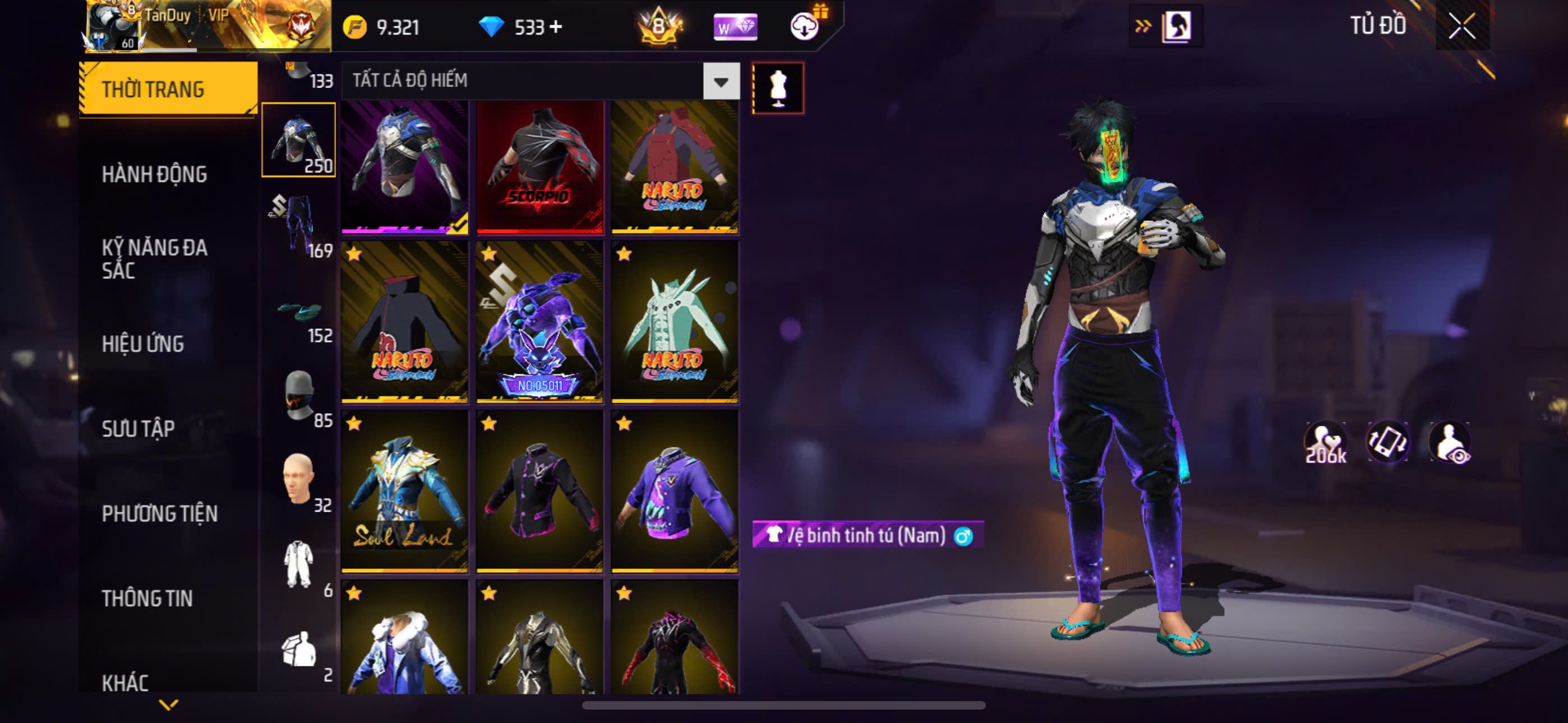Show the THÔNG TIN tab
The width and height of the screenshot is (1568, 723).
tap(147, 598)
